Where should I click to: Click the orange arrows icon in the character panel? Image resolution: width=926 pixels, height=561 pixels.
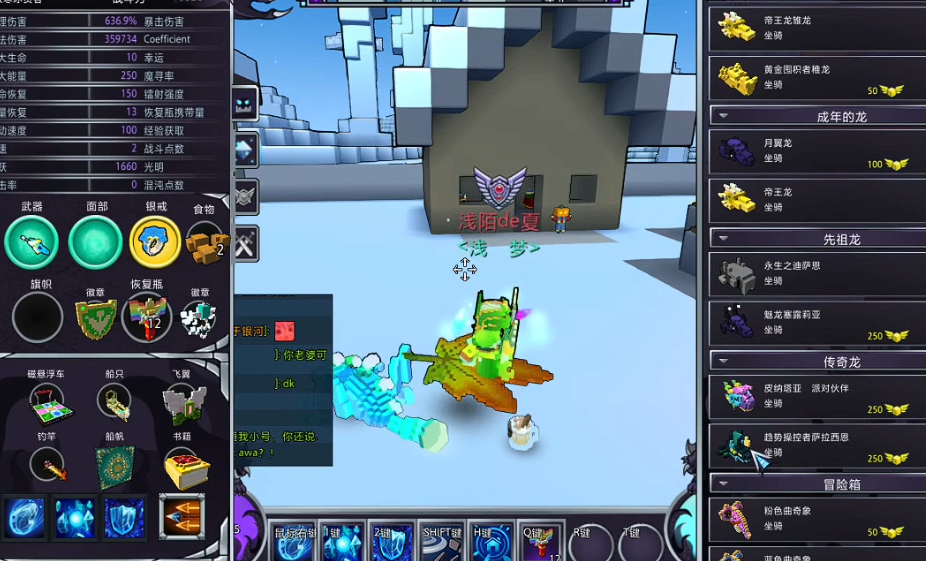click(182, 515)
